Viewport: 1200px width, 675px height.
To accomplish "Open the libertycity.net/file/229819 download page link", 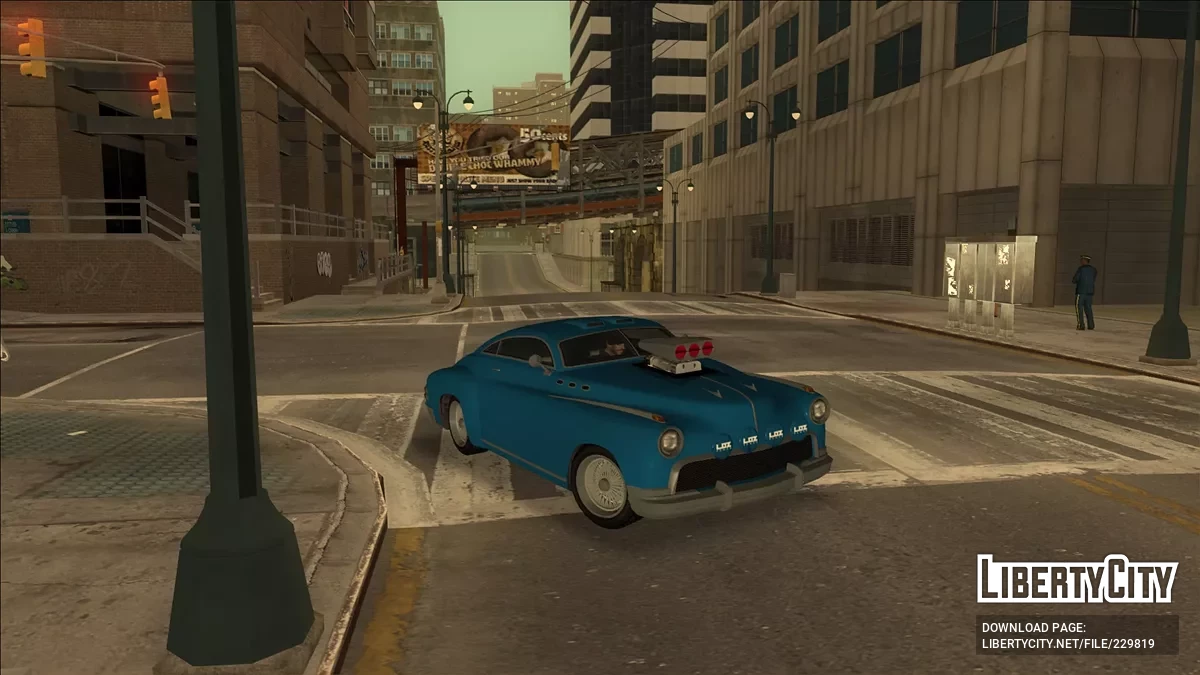I will (x=1067, y=643).
